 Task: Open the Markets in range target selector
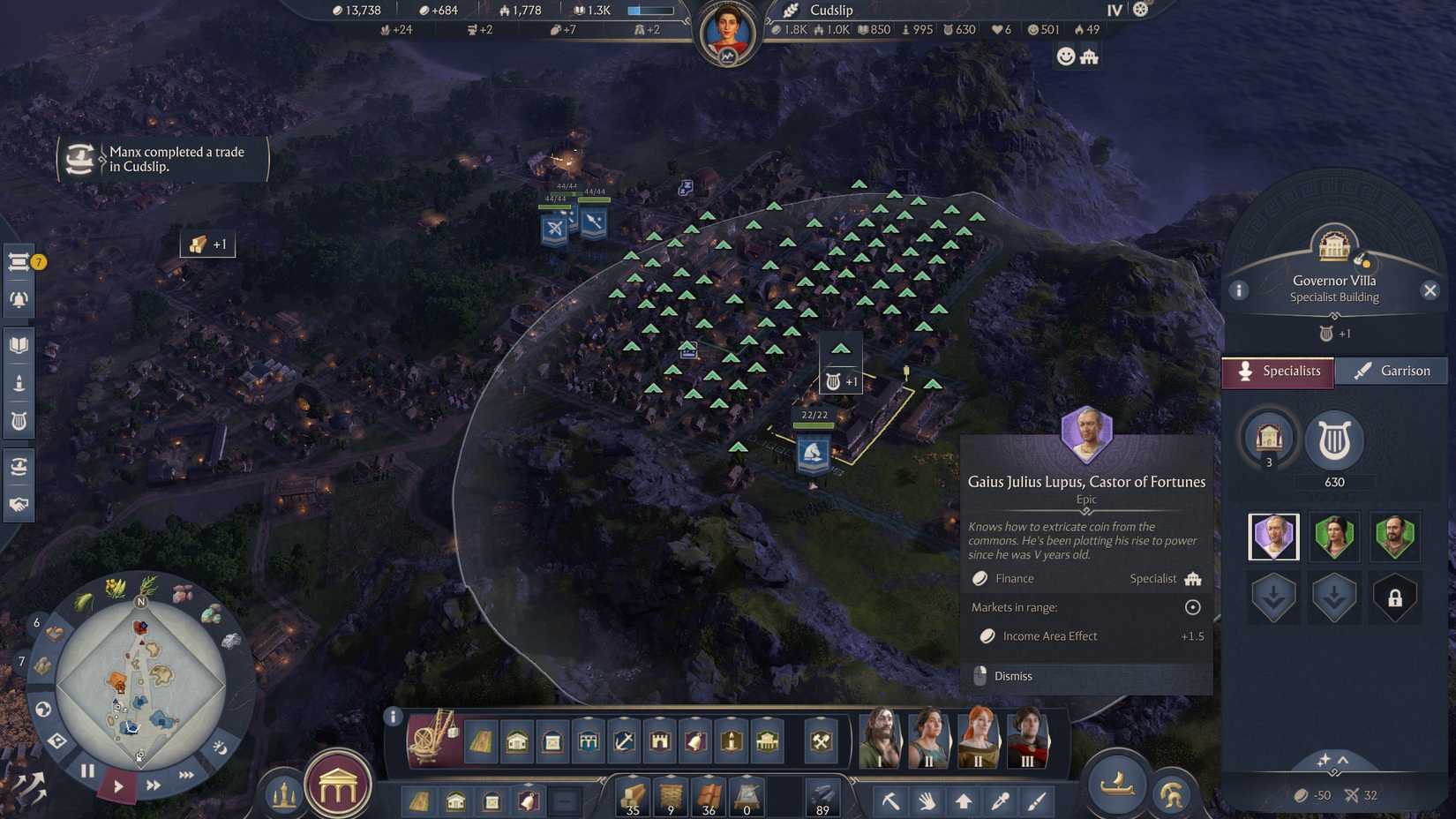(1193, 607)
